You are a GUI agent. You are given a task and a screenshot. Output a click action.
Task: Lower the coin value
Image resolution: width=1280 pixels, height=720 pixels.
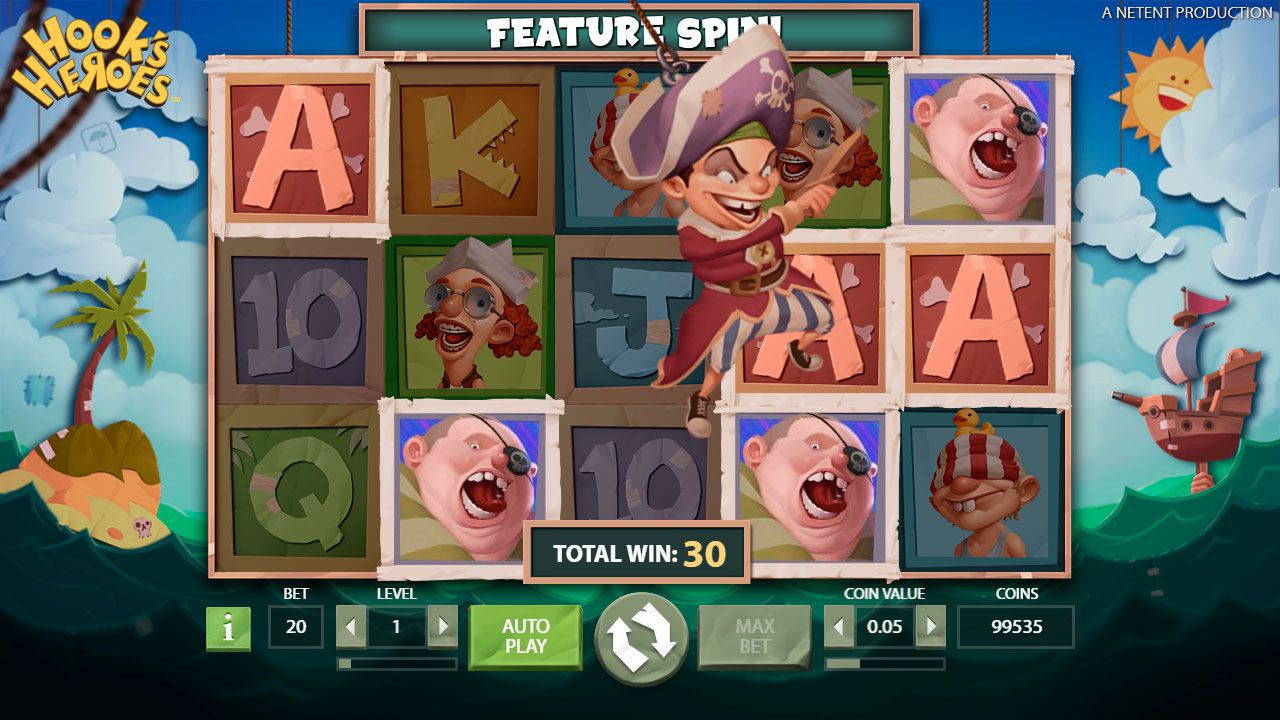pyautogui.click(x=839, y=627)
